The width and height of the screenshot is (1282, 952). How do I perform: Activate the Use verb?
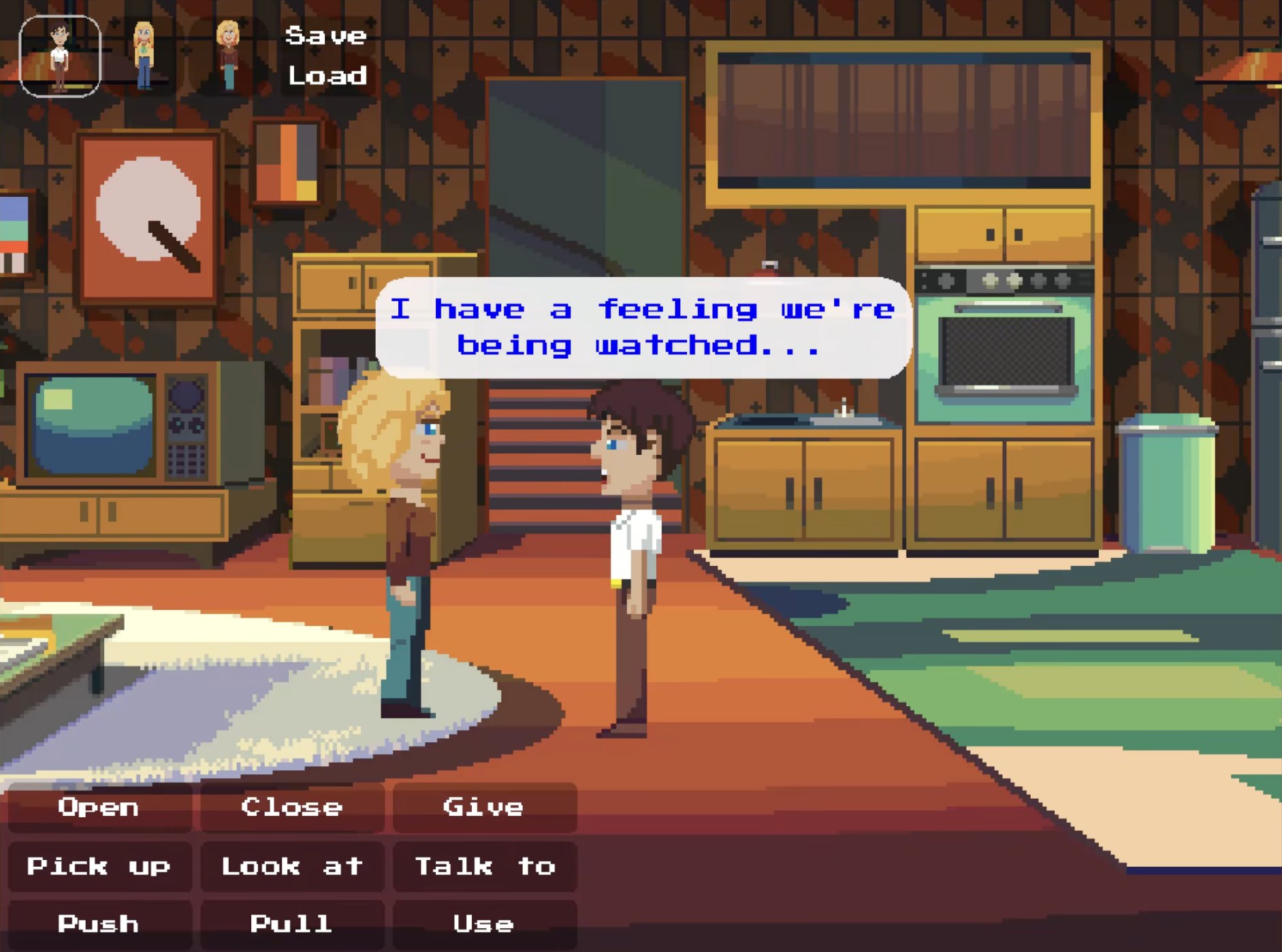pos(484,924)
